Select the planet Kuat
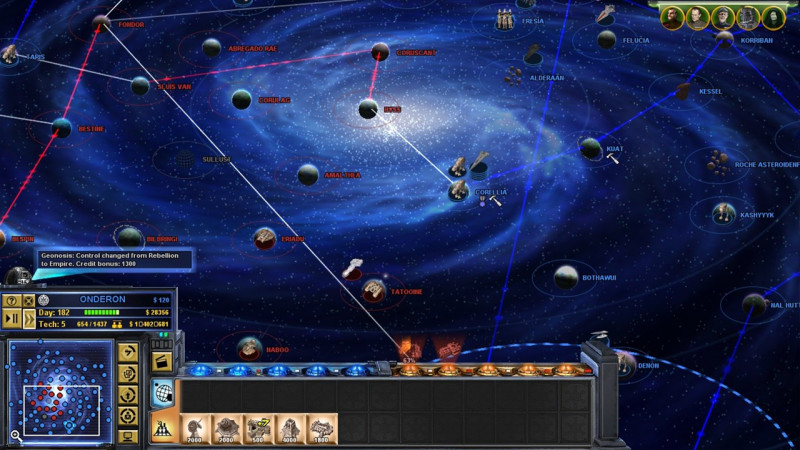This screenshot has width=800, height=450. click(591, 148)
